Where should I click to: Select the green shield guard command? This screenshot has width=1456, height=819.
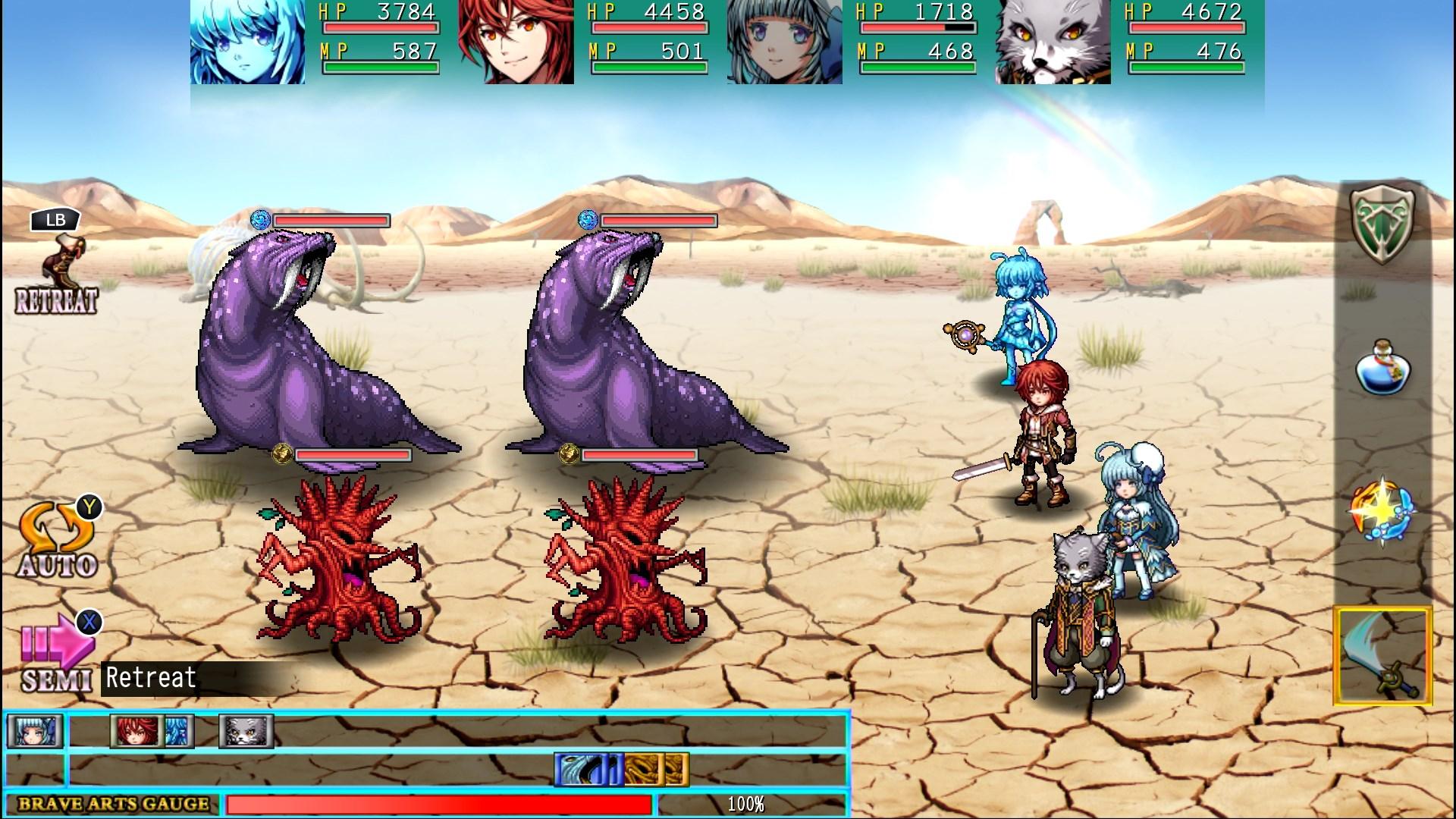[1382, 224]
